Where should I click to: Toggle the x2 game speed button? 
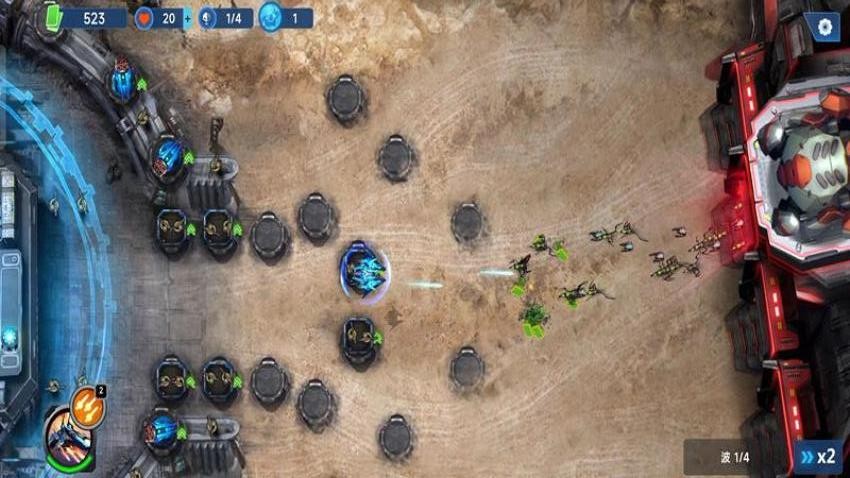tap(817, 456)
